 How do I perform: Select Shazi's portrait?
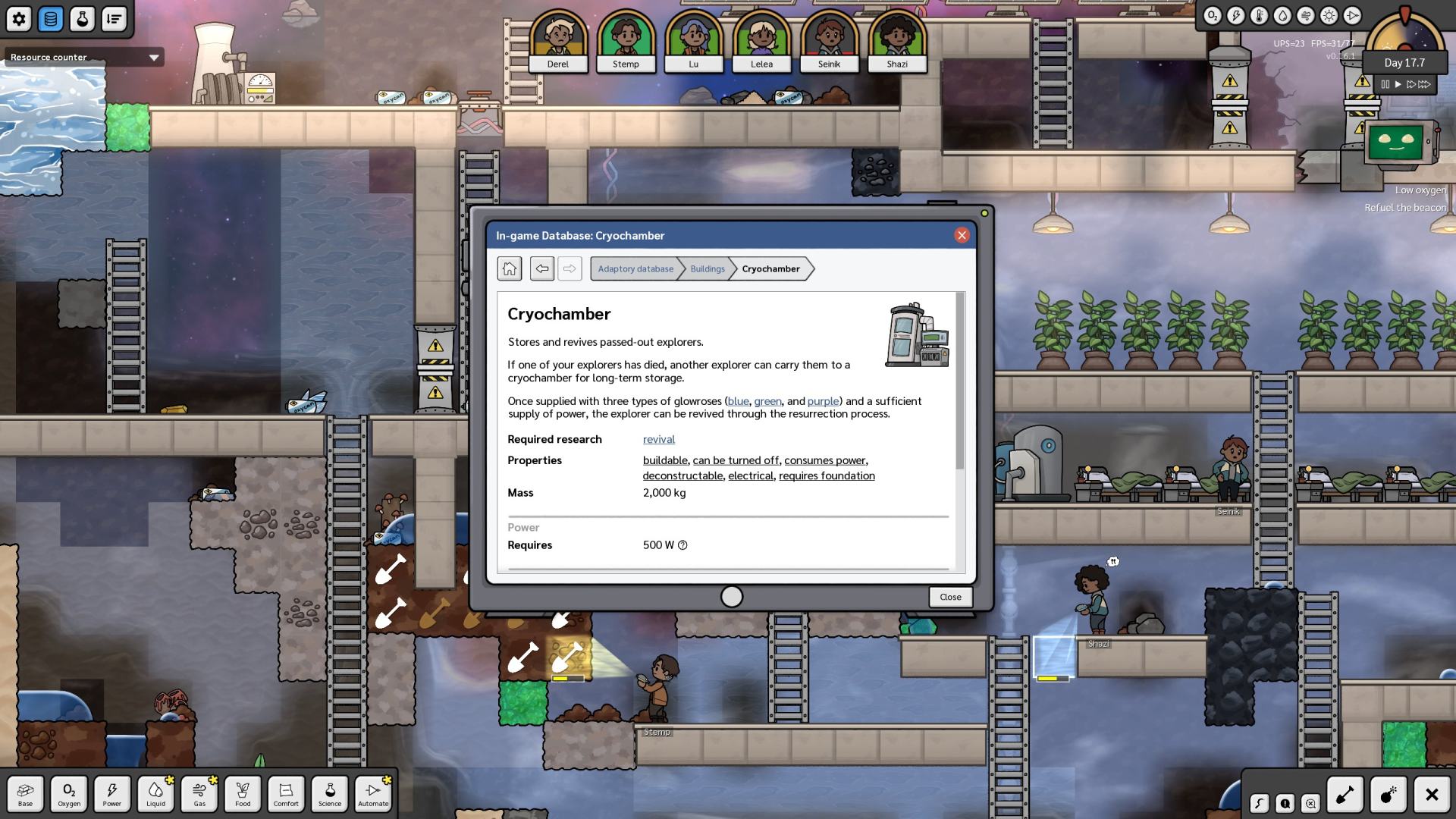pos(897,42)
